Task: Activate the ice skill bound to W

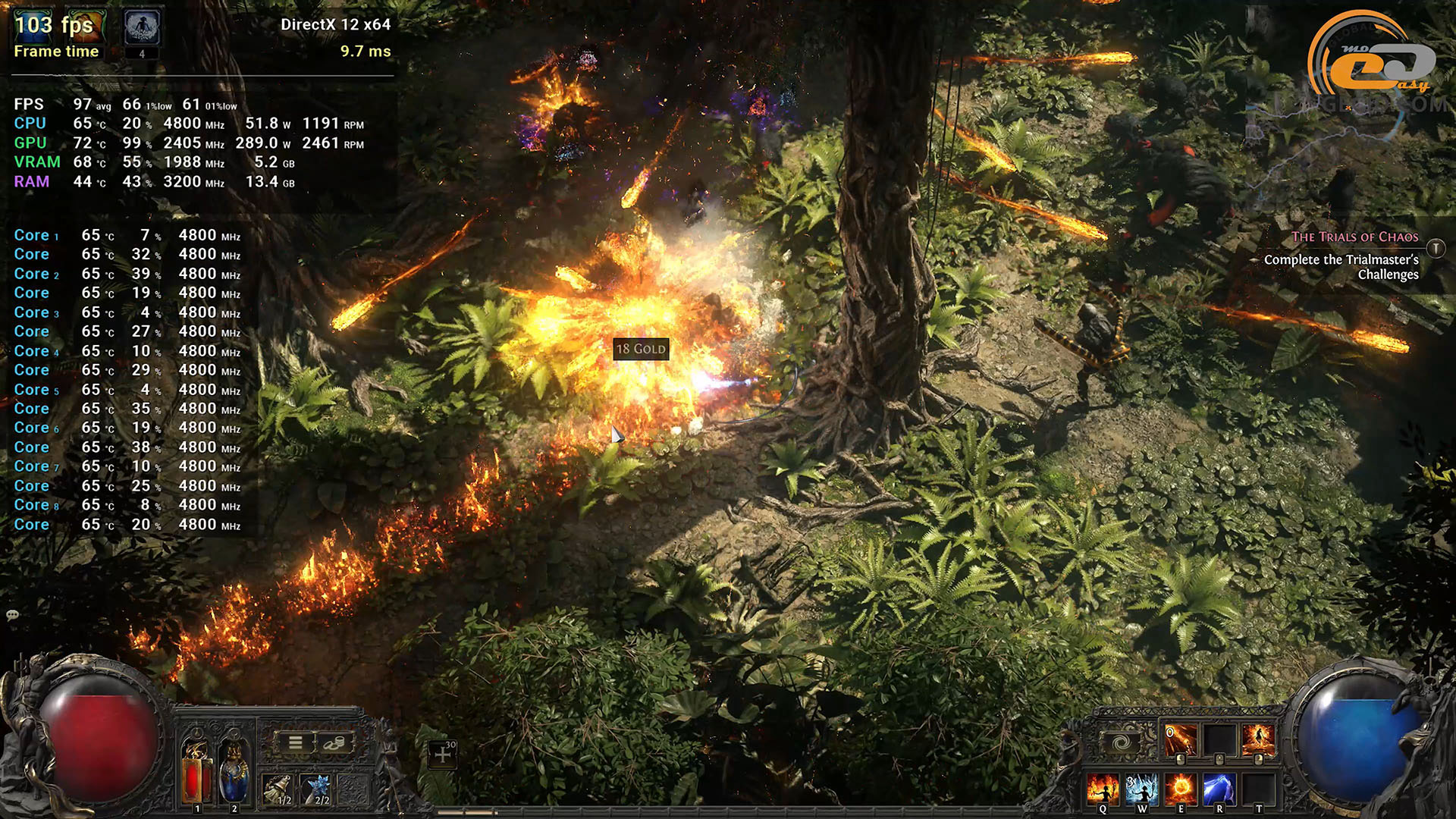Action: point(1141,789)
